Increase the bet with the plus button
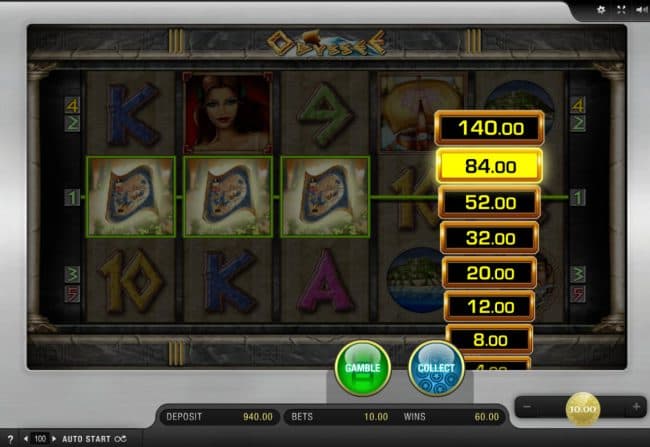This screenshot has width=650, height=447. pyautogui.click(x=636, y=407)
